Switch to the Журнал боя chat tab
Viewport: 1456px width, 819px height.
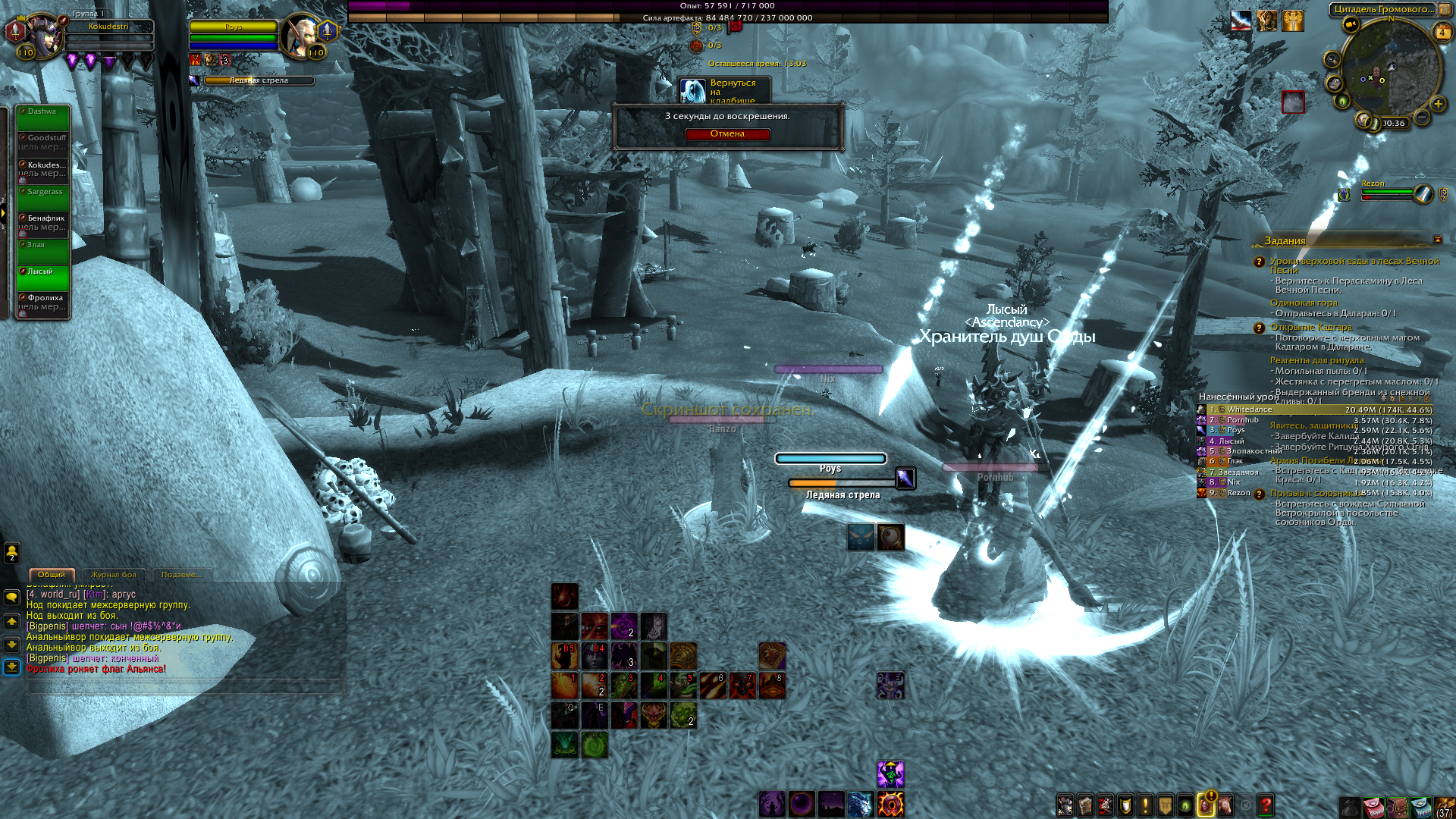(x=114, y=575)
